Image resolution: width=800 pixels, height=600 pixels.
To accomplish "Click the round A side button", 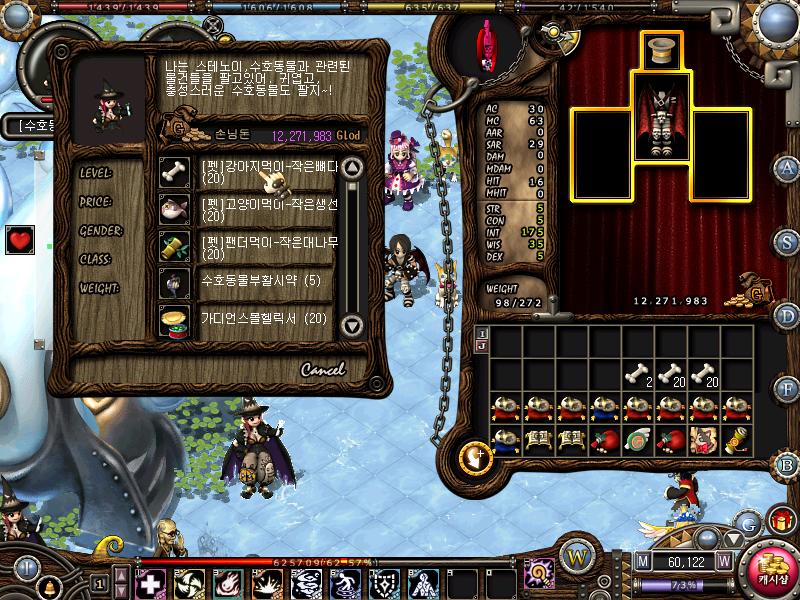I will [x=787, y=169].
